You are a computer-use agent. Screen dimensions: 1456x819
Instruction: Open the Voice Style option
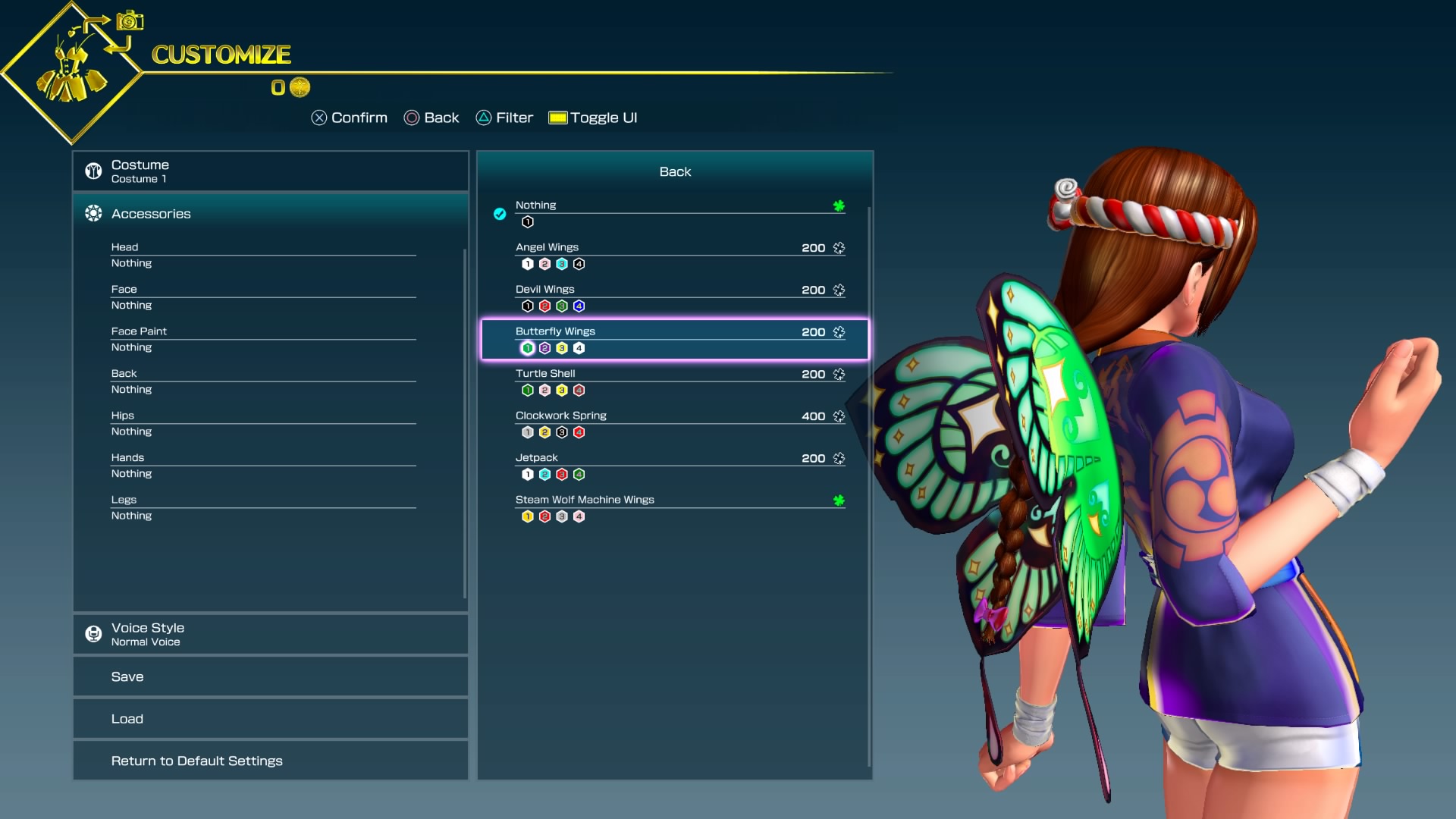270,634
